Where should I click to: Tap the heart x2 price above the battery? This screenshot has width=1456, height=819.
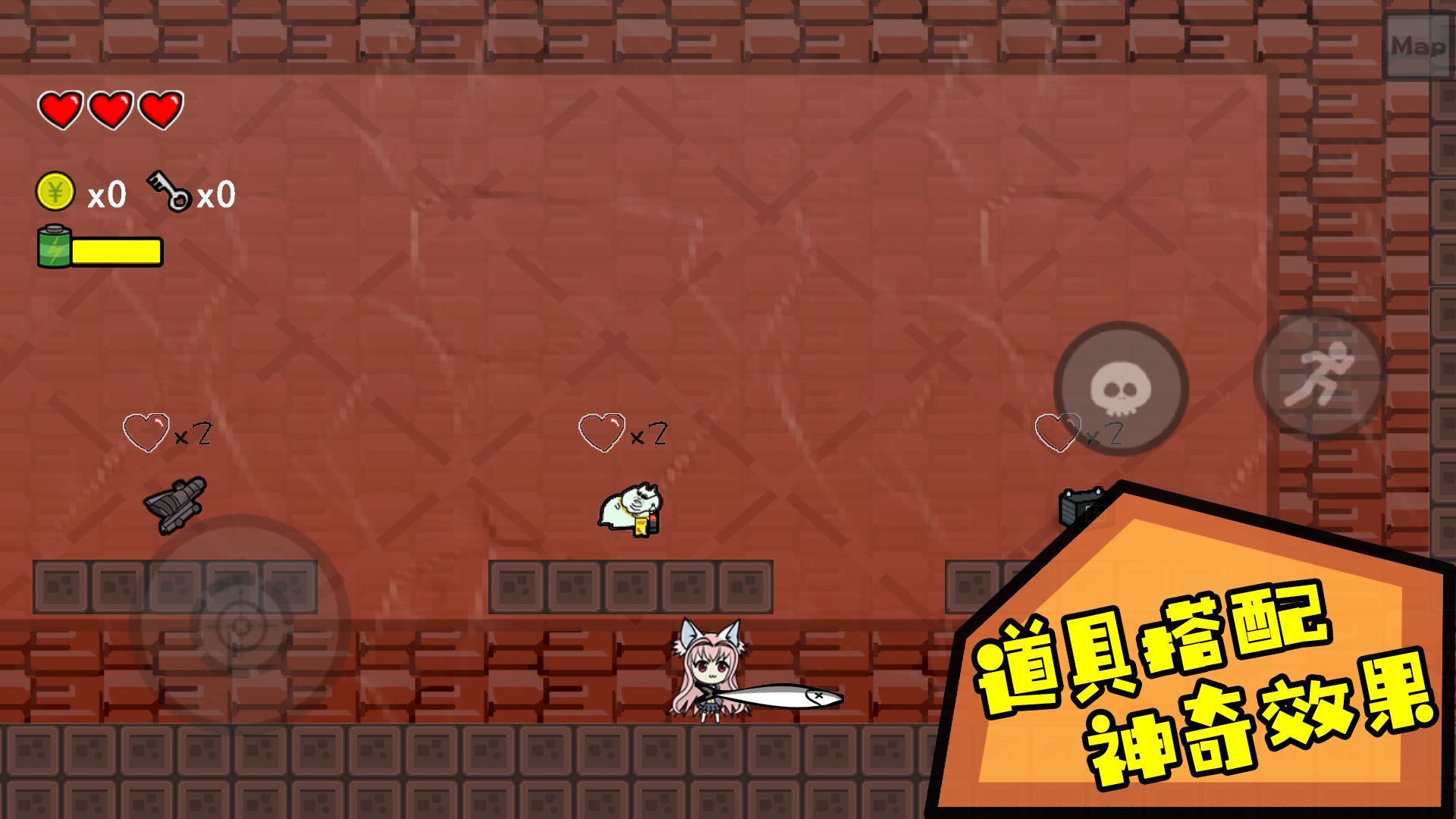point(1077,432)
